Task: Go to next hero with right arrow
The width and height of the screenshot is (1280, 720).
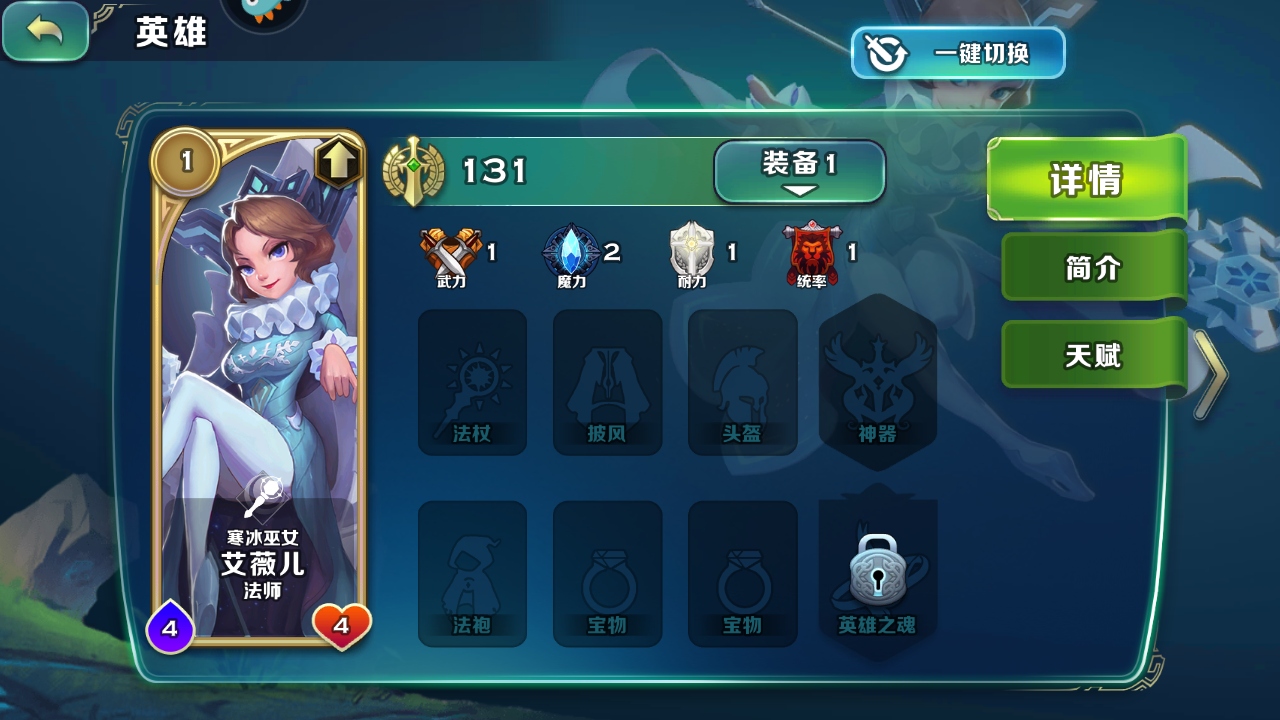Action: pyautogui.click(x=1210, y=375)
